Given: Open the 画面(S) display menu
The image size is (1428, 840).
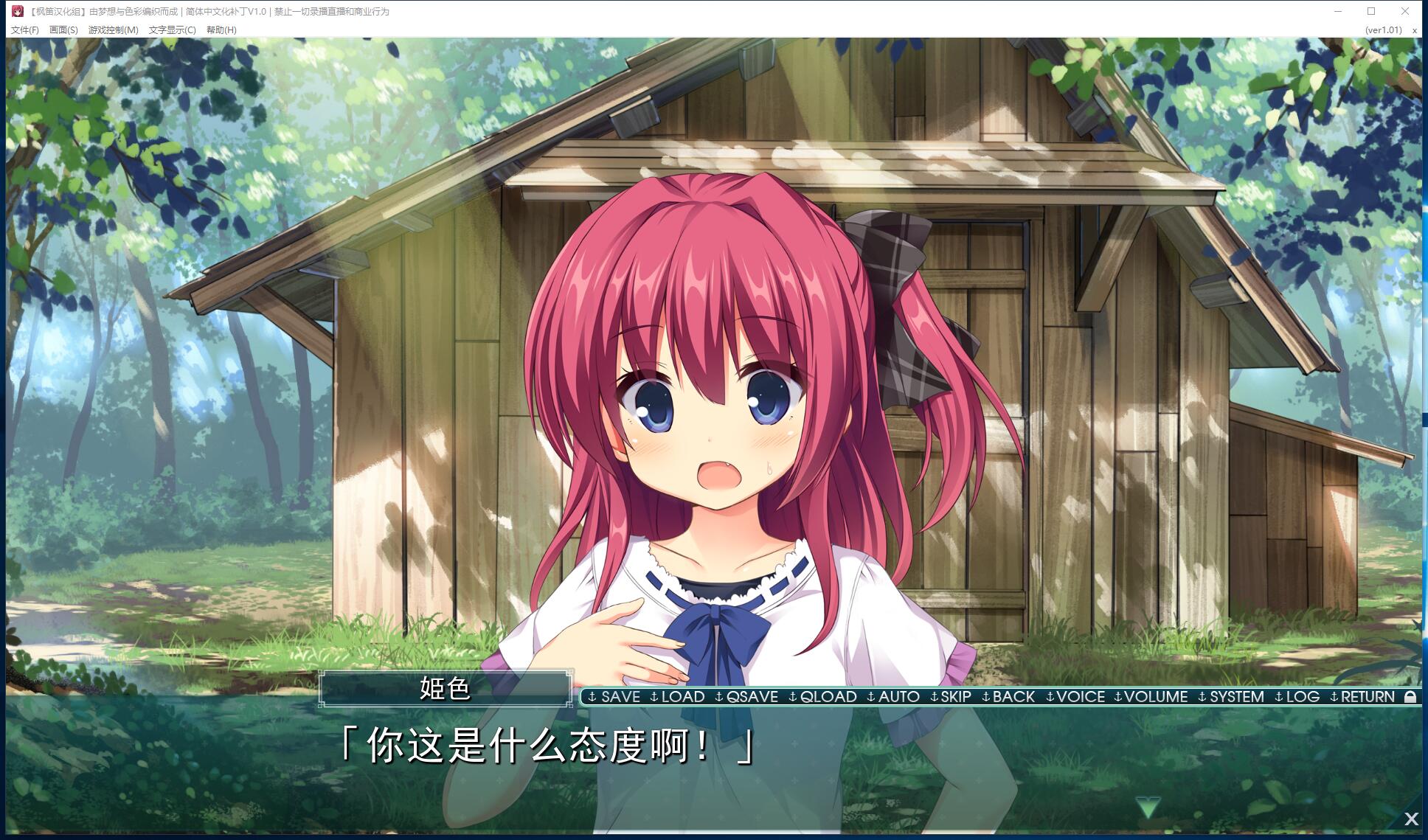Looking at the screenshot, I should click(63, 30).
